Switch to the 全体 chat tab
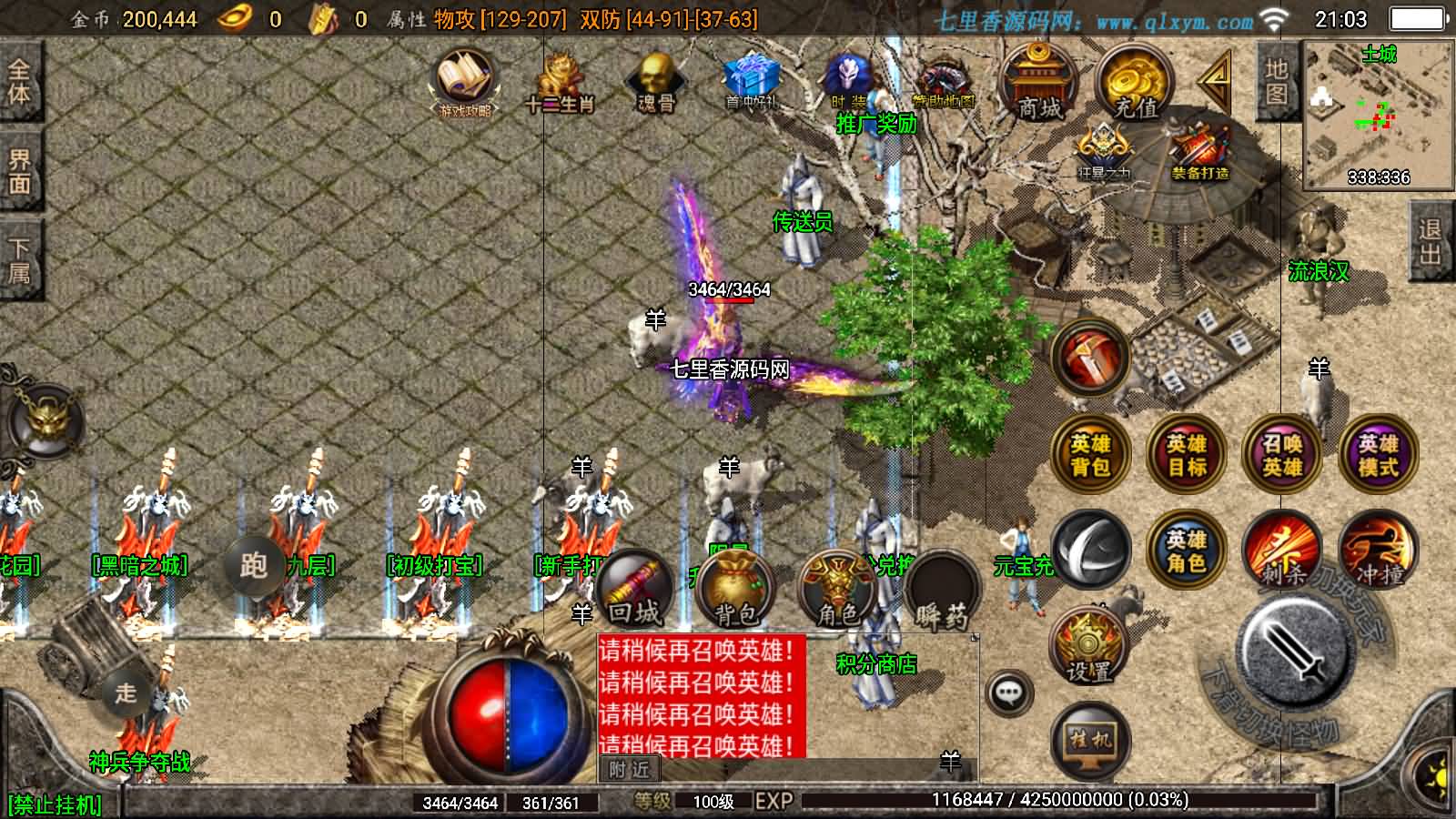The width and height of the screenshot is (1456, 819). pos(20,82)
